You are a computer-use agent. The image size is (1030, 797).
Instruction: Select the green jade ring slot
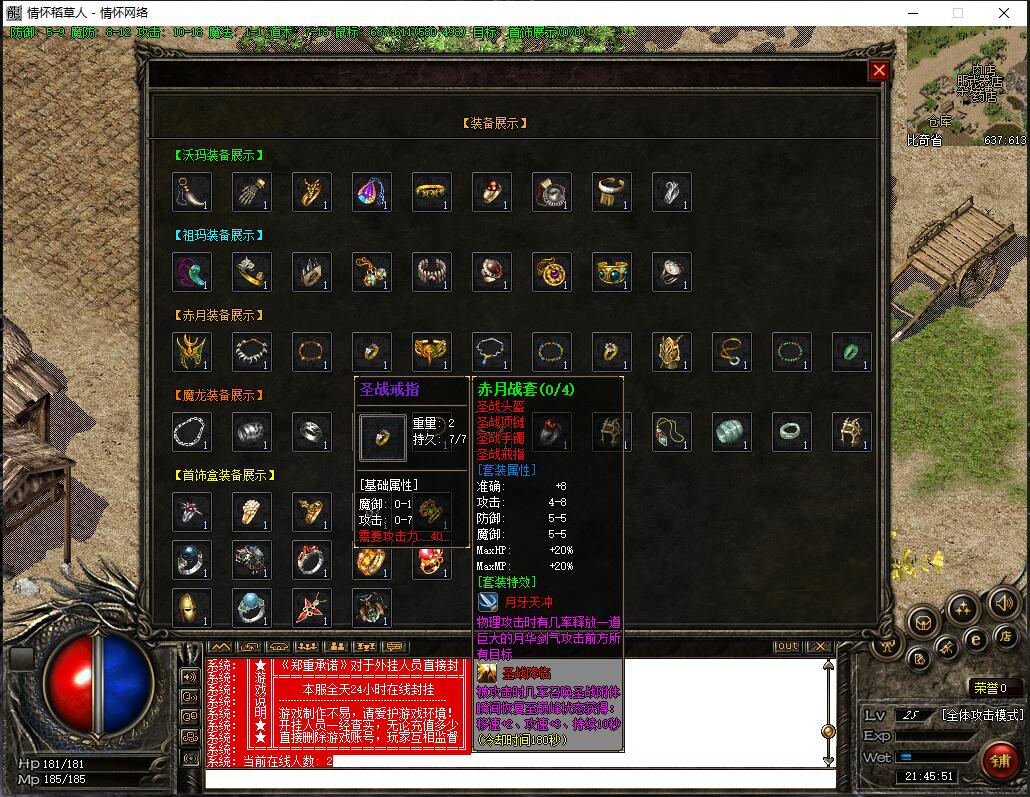[x=852, y=352]
